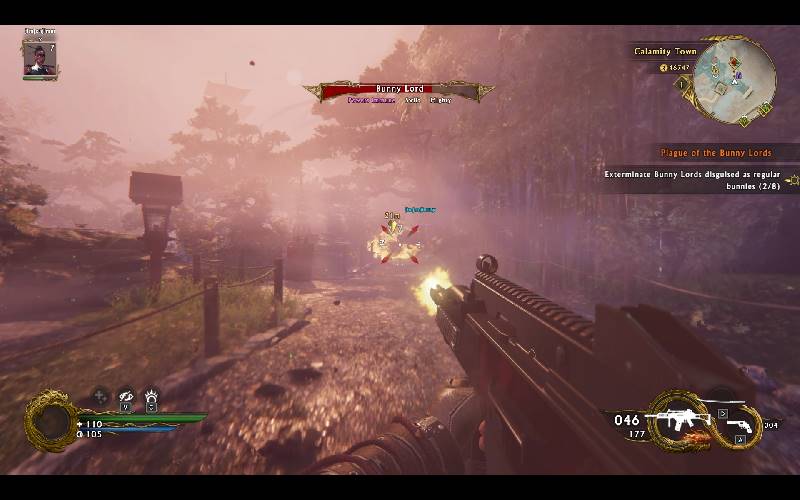Click the Bunny Lord boss name banner
The width and height of the screenshot is (800, 500).
[399, 90]
